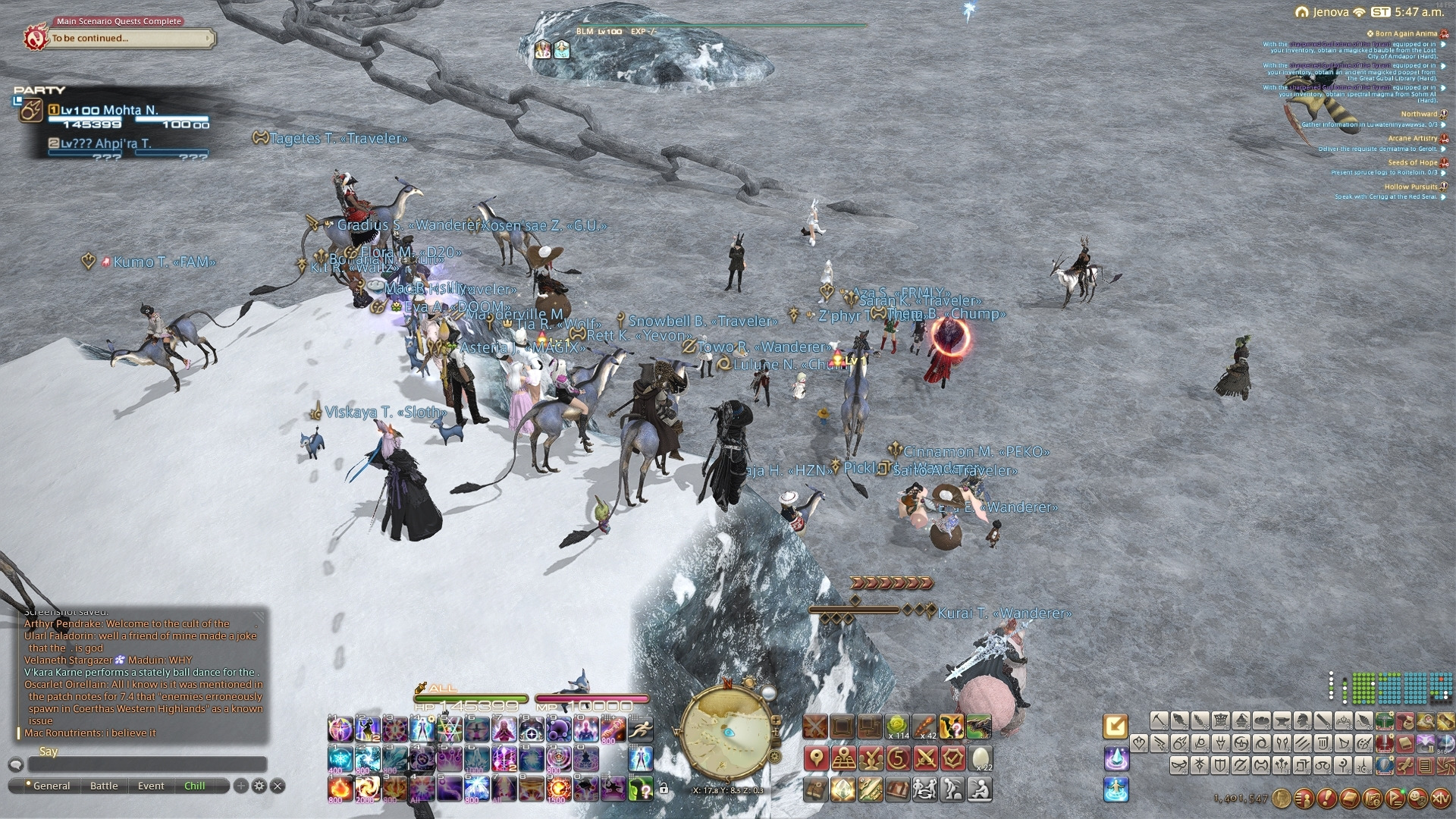1456x819 pixels.
Task: Select the Chill chat tab
Action: click(x=194, y=786)
